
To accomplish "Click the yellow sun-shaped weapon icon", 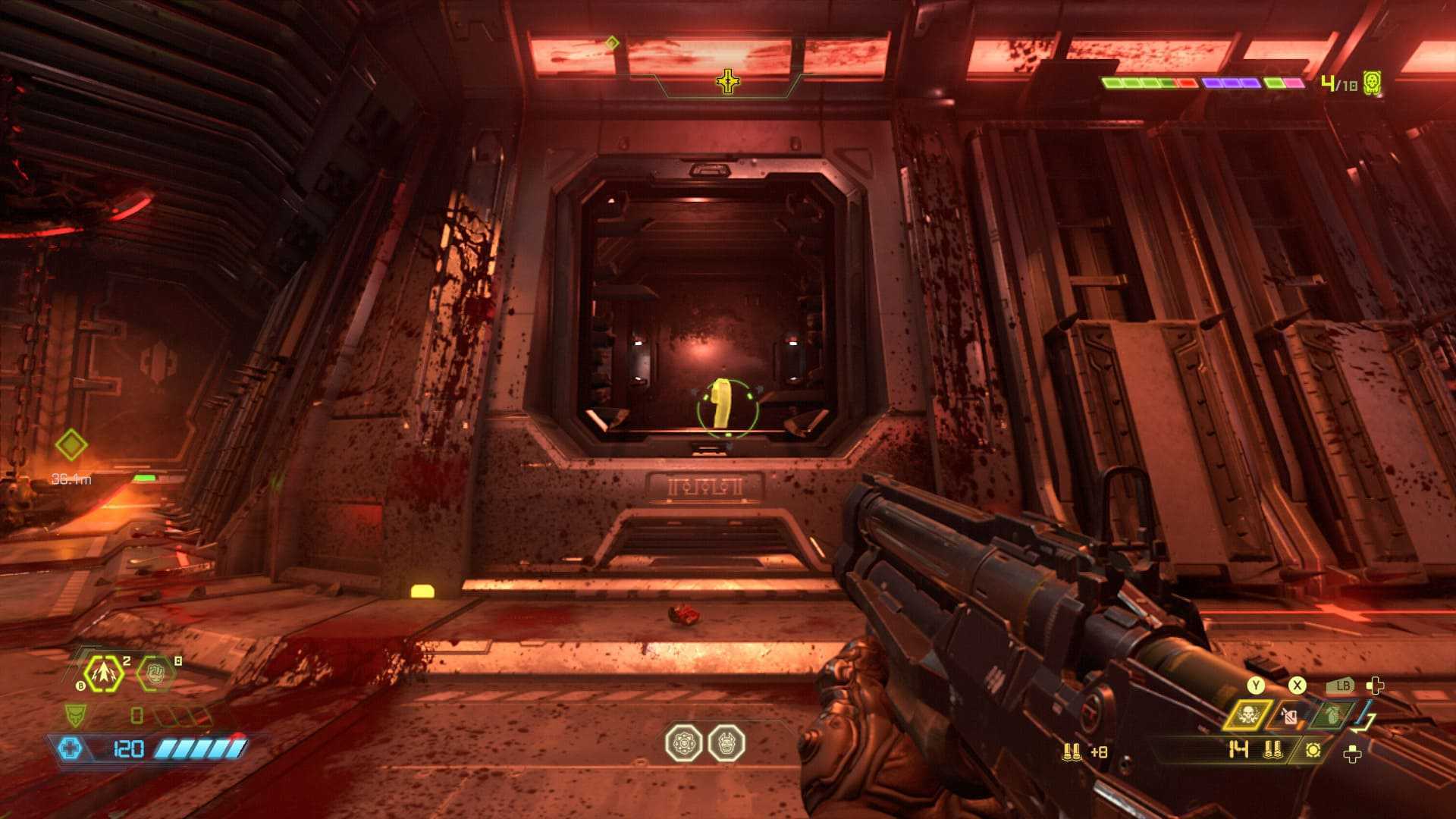I will click(1313, 750).
